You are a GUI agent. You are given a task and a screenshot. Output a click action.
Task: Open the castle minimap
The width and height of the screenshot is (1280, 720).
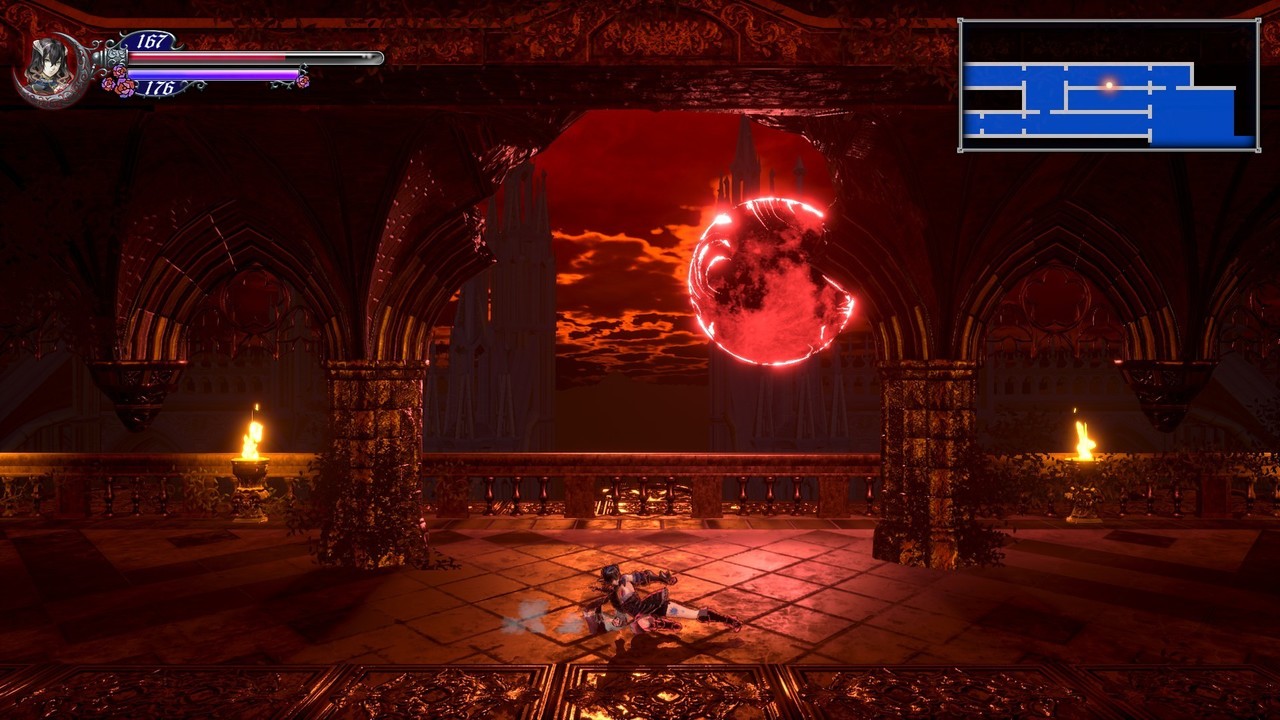(x=1108, y=86)
